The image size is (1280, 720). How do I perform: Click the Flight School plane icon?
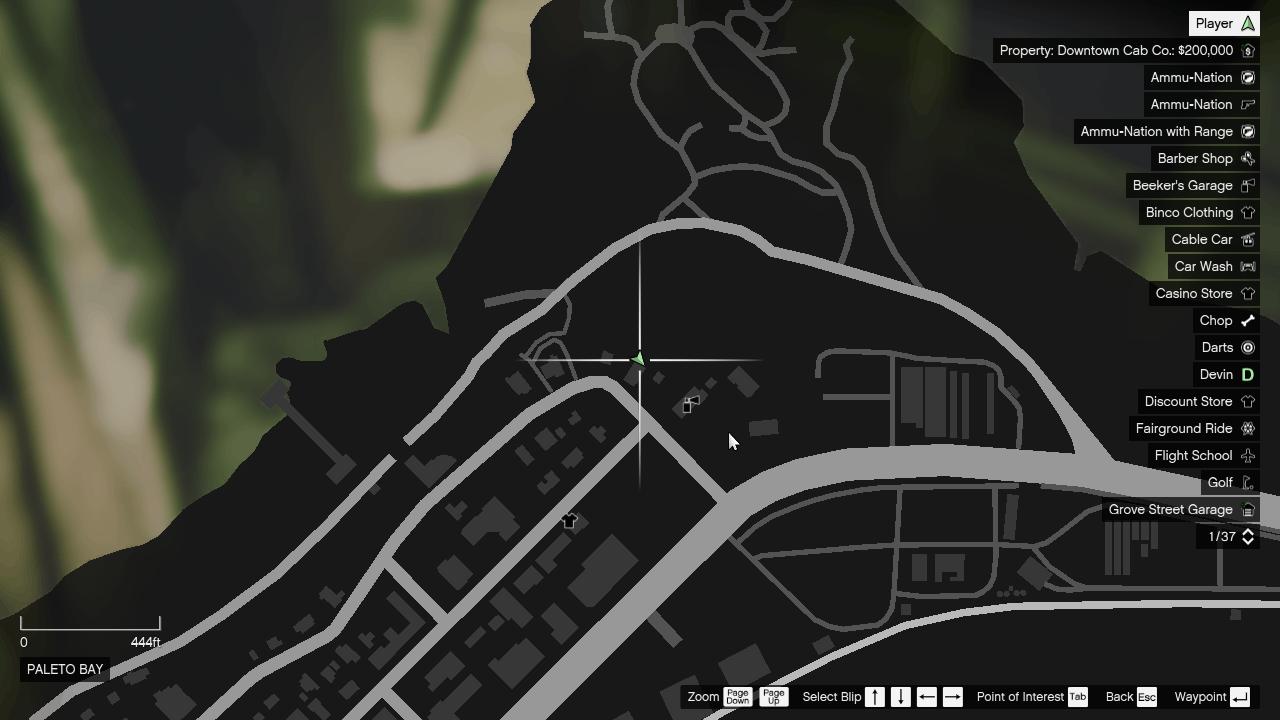pyautogui.click(x=1247, y=455)
